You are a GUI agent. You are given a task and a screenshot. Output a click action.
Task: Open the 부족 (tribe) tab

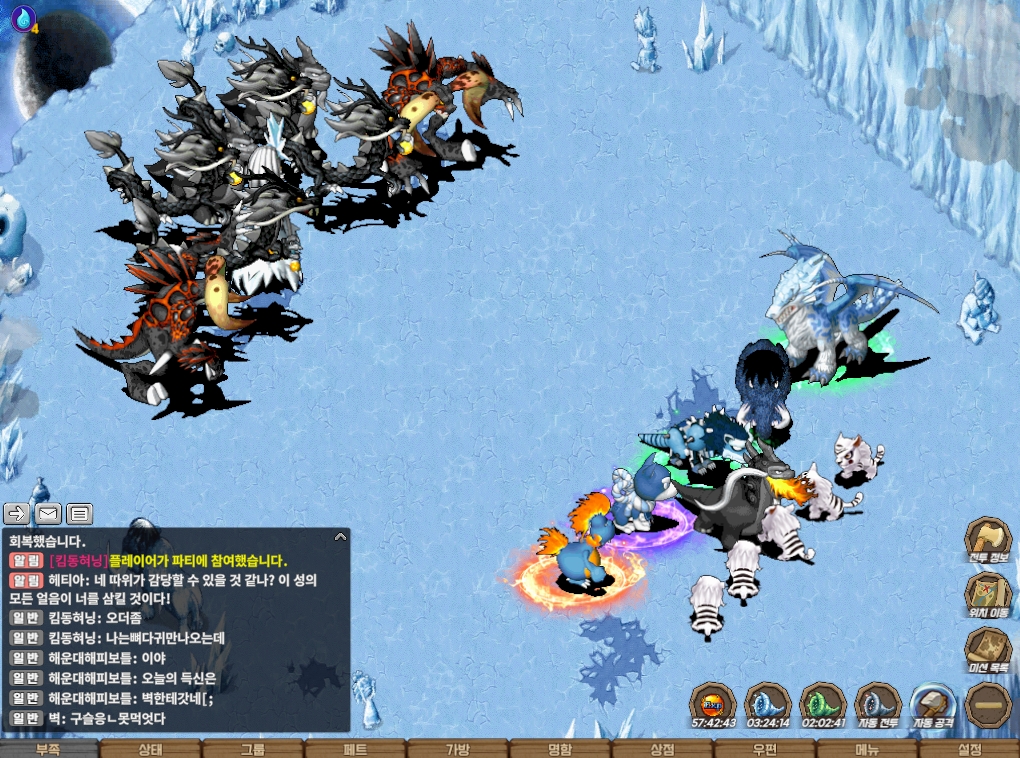click(49, 749)
